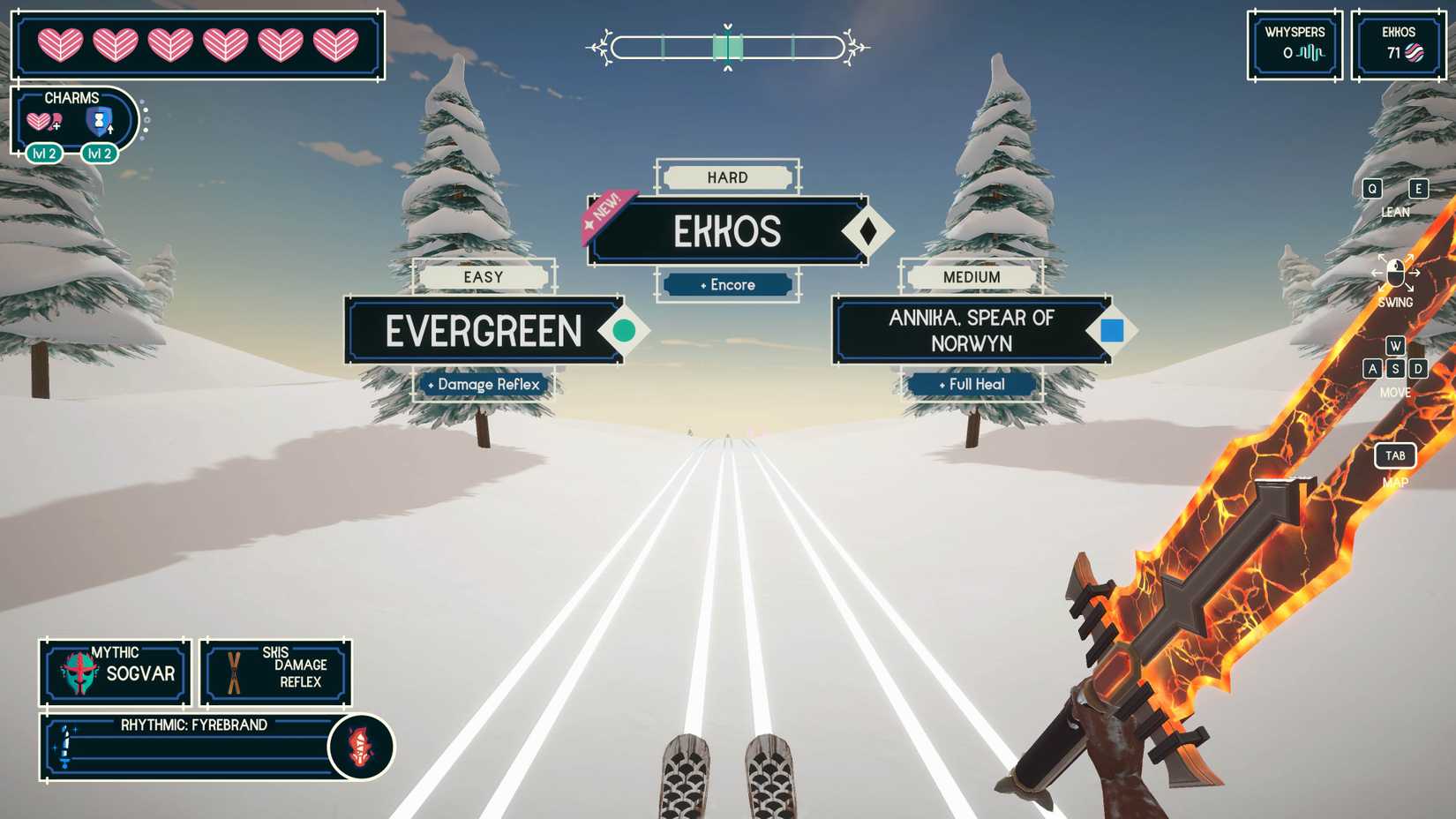The height and width of the screenshot is (819, 1456).
Task: Click the hourglass shield charm icon
Action: [x=97, y=123]
